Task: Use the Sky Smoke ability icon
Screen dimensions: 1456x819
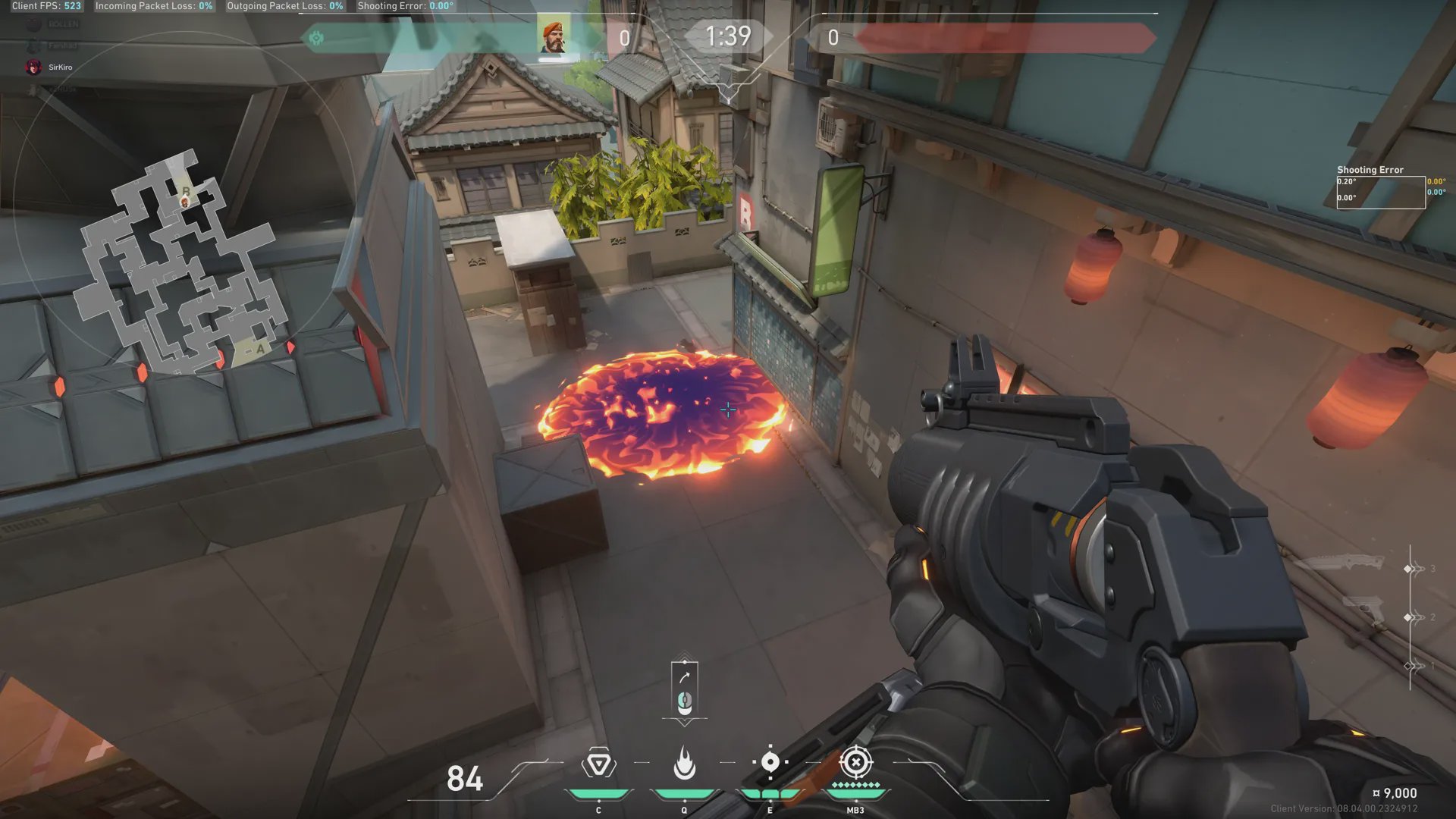Action: pyautogui.click(x=770, y=762)
